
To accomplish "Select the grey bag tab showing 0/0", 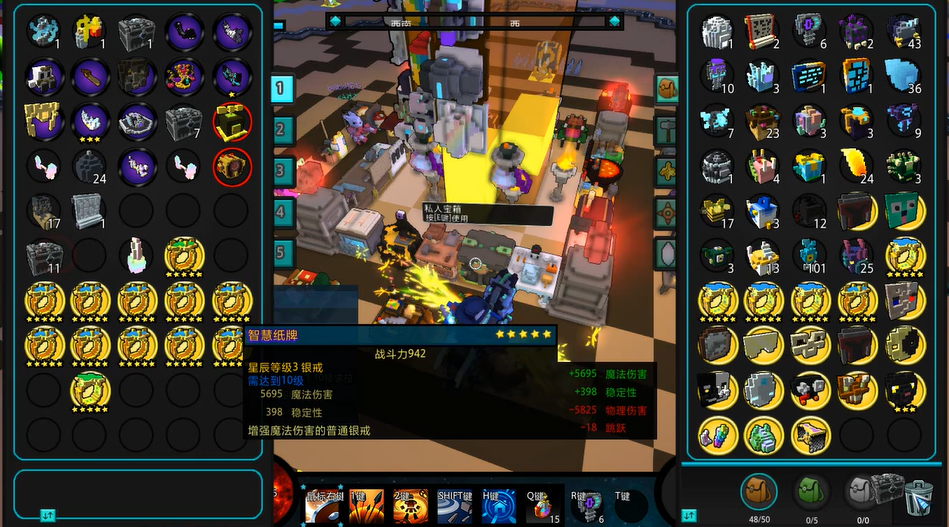I will 861,492.
